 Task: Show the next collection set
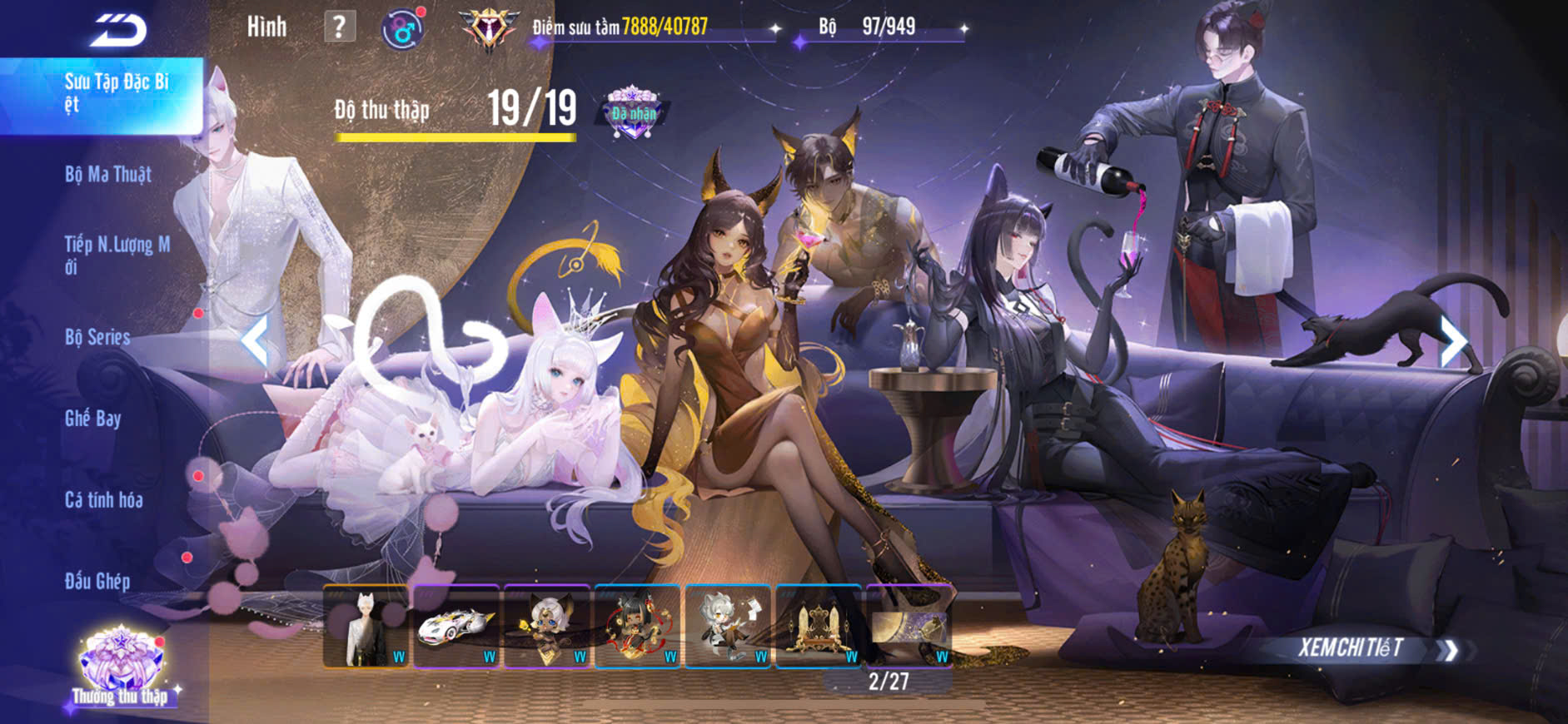(1452, 340)
